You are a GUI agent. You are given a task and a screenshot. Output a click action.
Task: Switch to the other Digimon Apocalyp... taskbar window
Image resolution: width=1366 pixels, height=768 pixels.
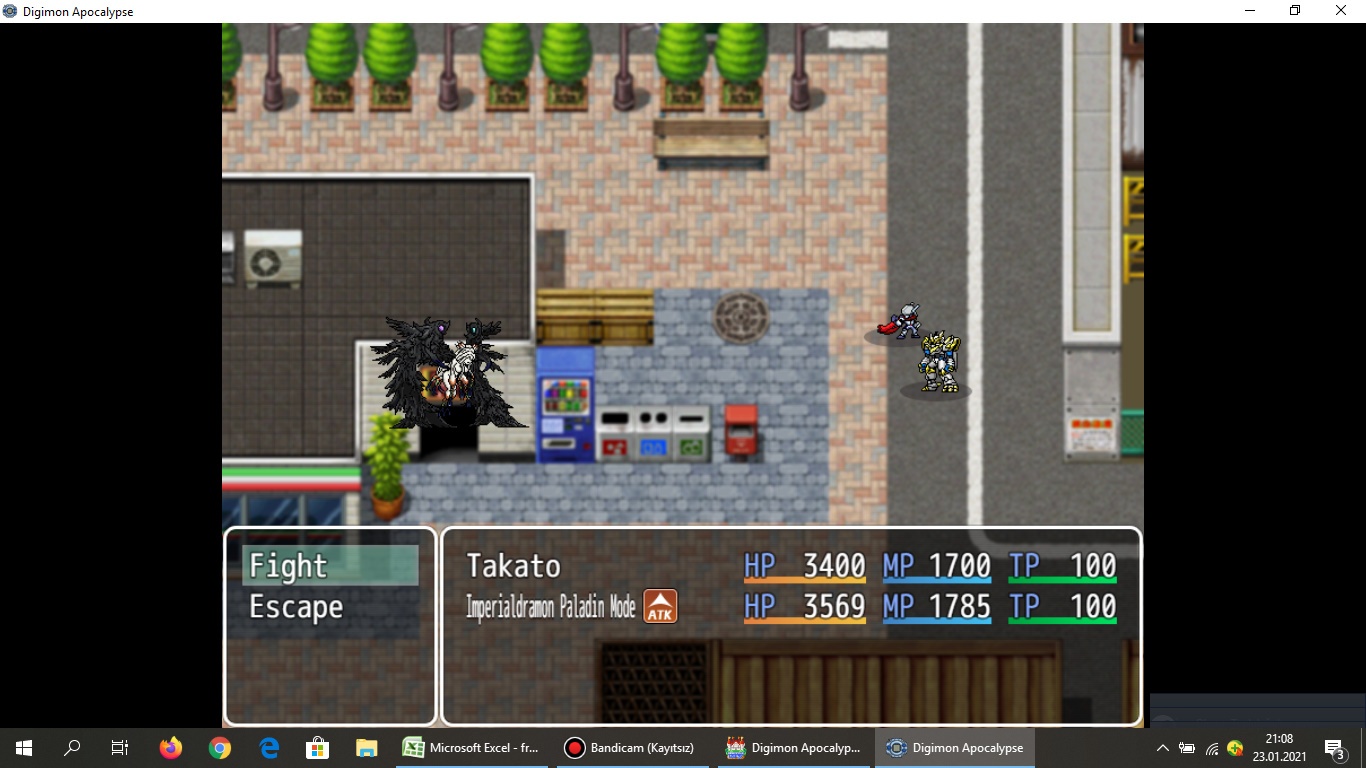point(795,747)
